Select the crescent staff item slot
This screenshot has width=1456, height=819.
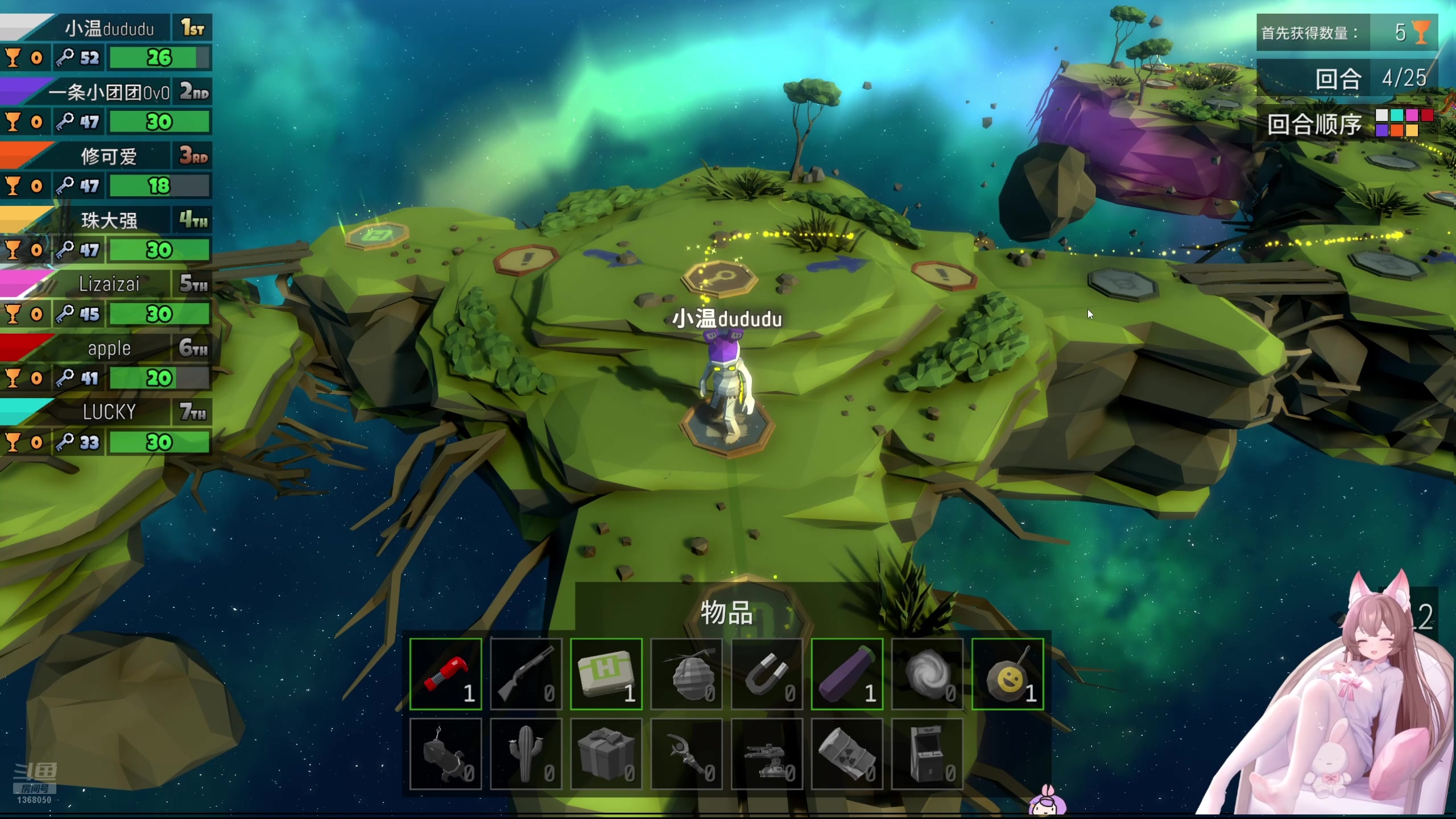[x=686, y=754]
